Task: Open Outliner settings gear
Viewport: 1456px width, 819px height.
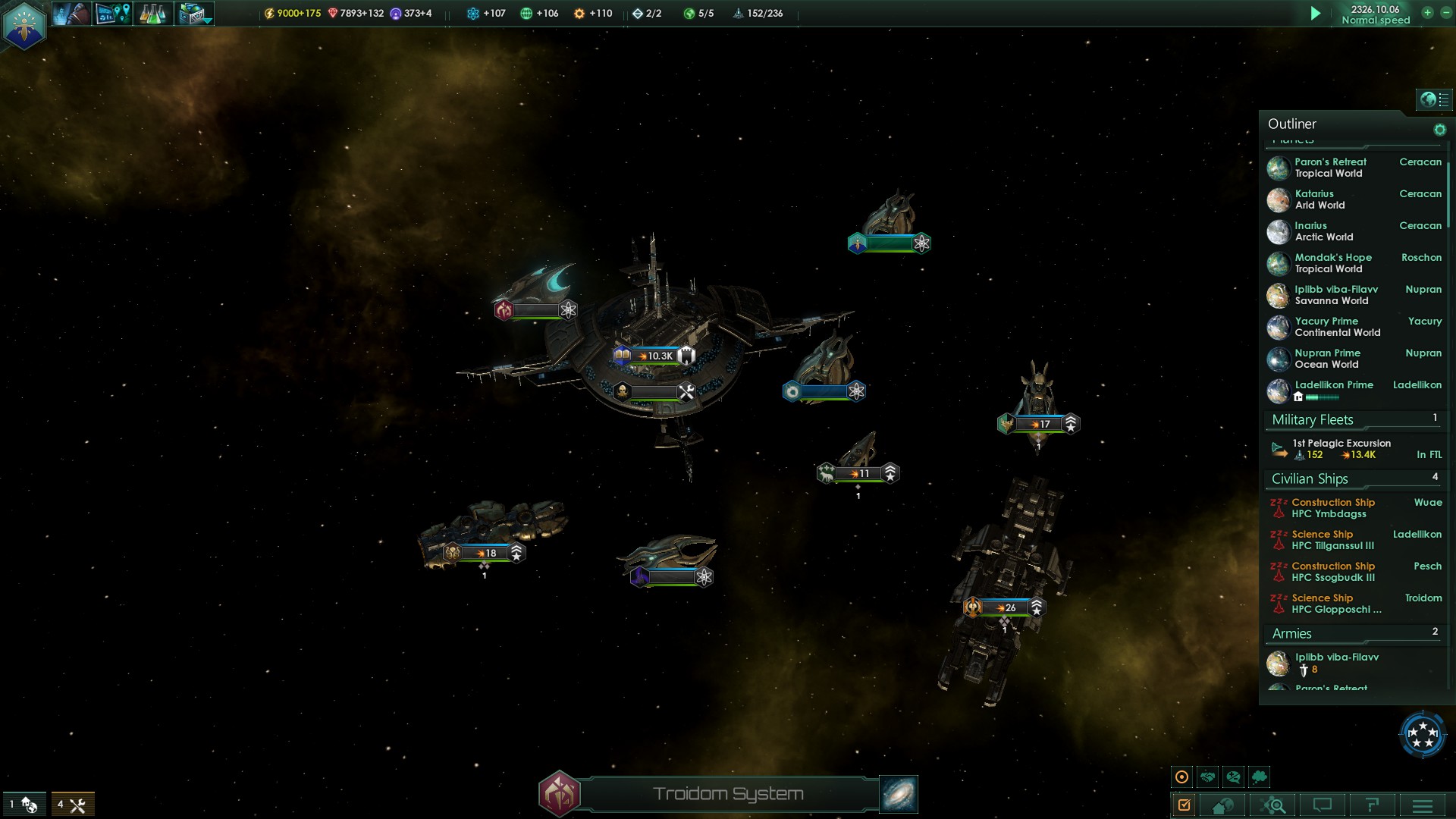Action: tap(1439, 130)
